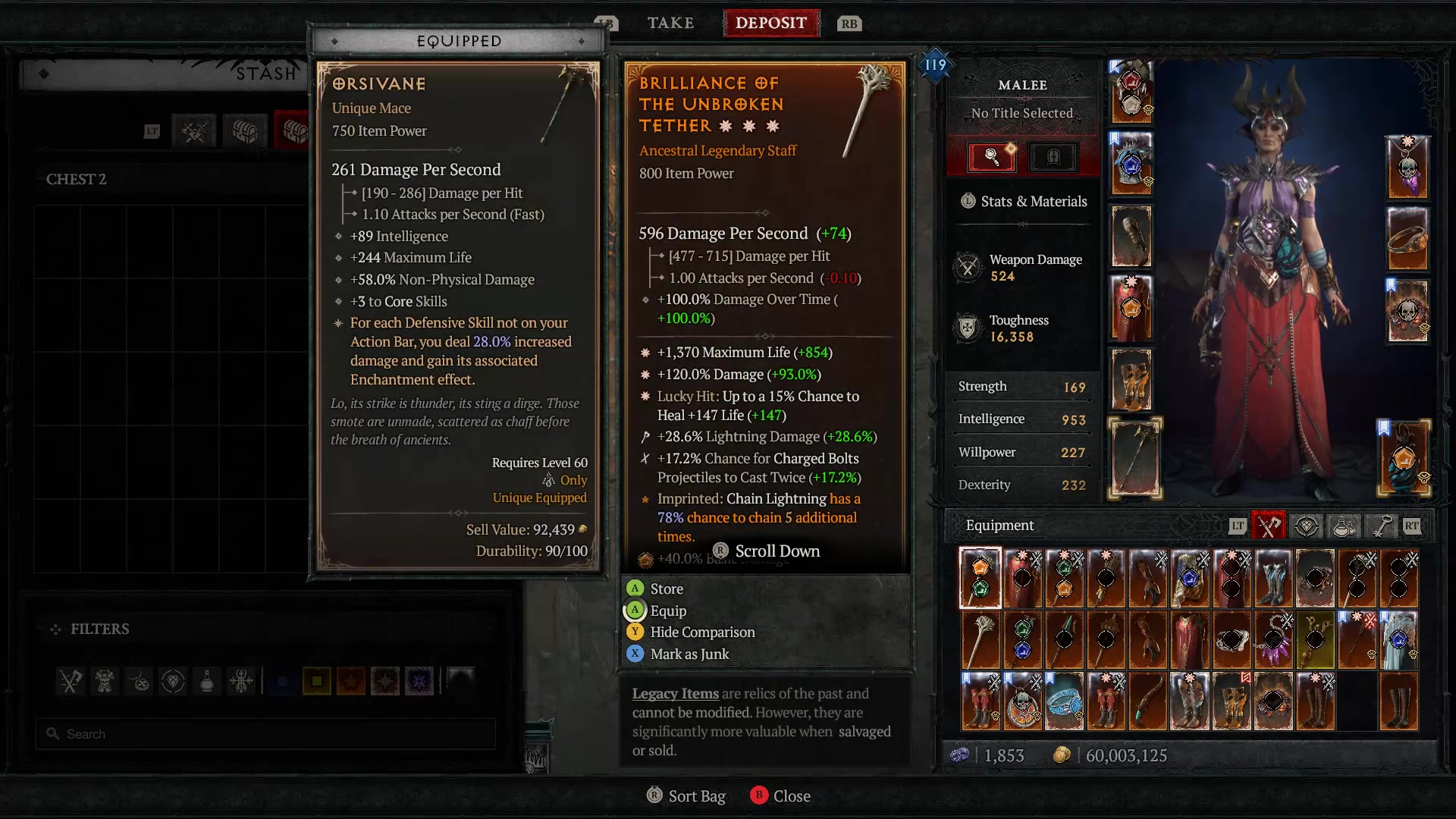
Task: Toggle the unique rarity filter square
Action: coord(387,682)
